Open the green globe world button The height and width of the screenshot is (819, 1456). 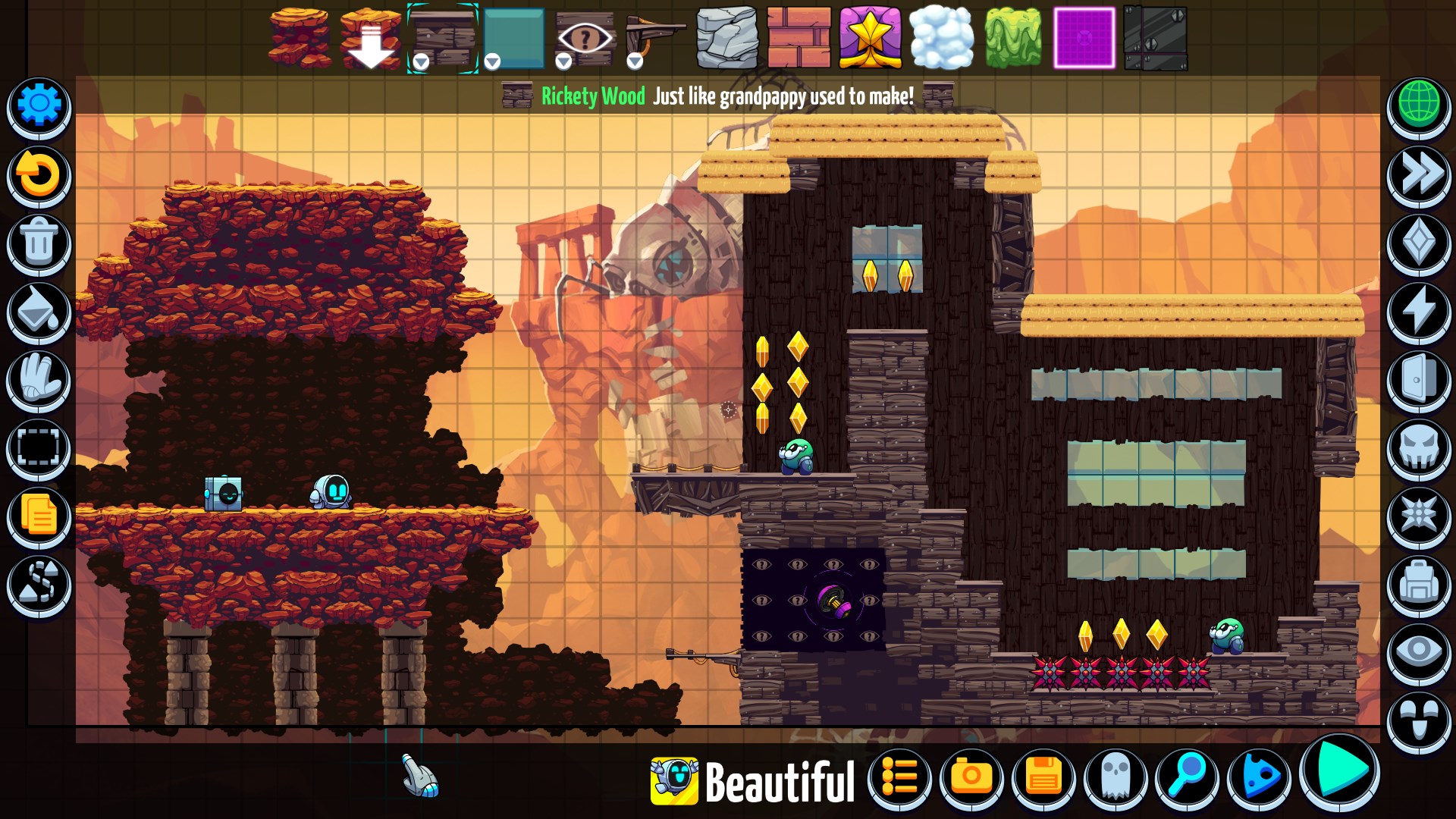pos(1419,105)
